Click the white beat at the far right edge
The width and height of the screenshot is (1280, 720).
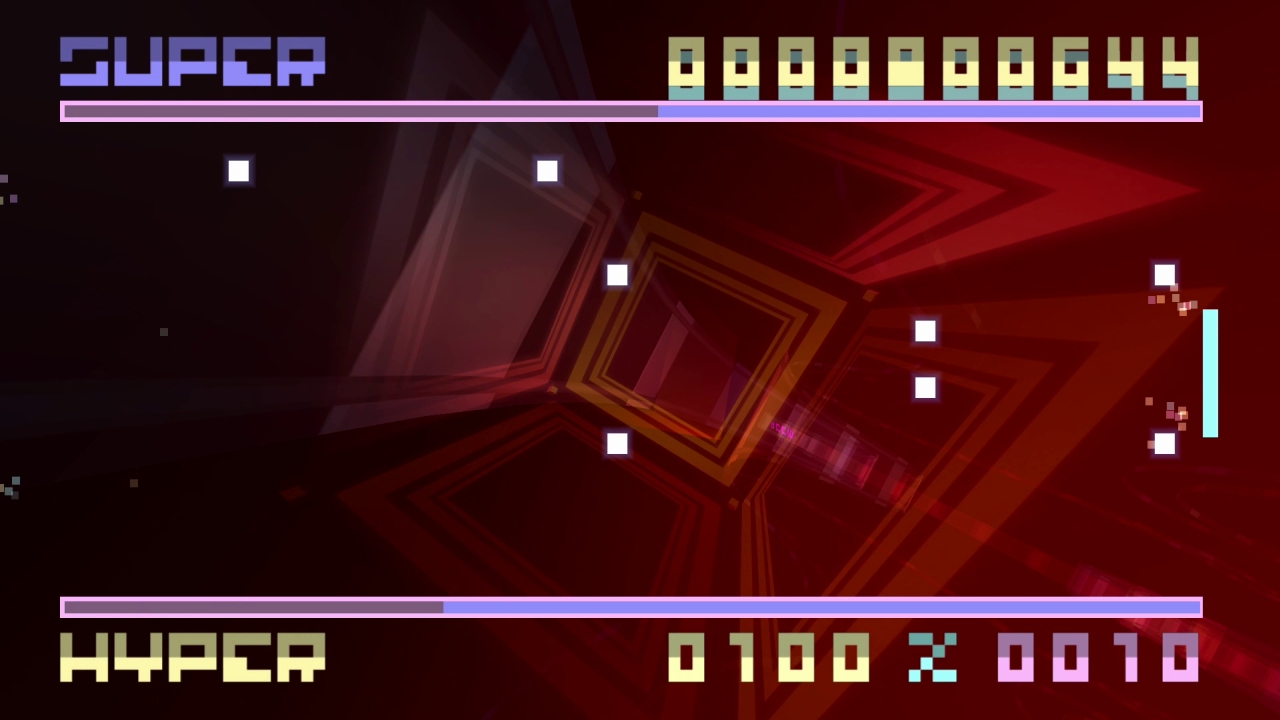(x=1163, y=274)
